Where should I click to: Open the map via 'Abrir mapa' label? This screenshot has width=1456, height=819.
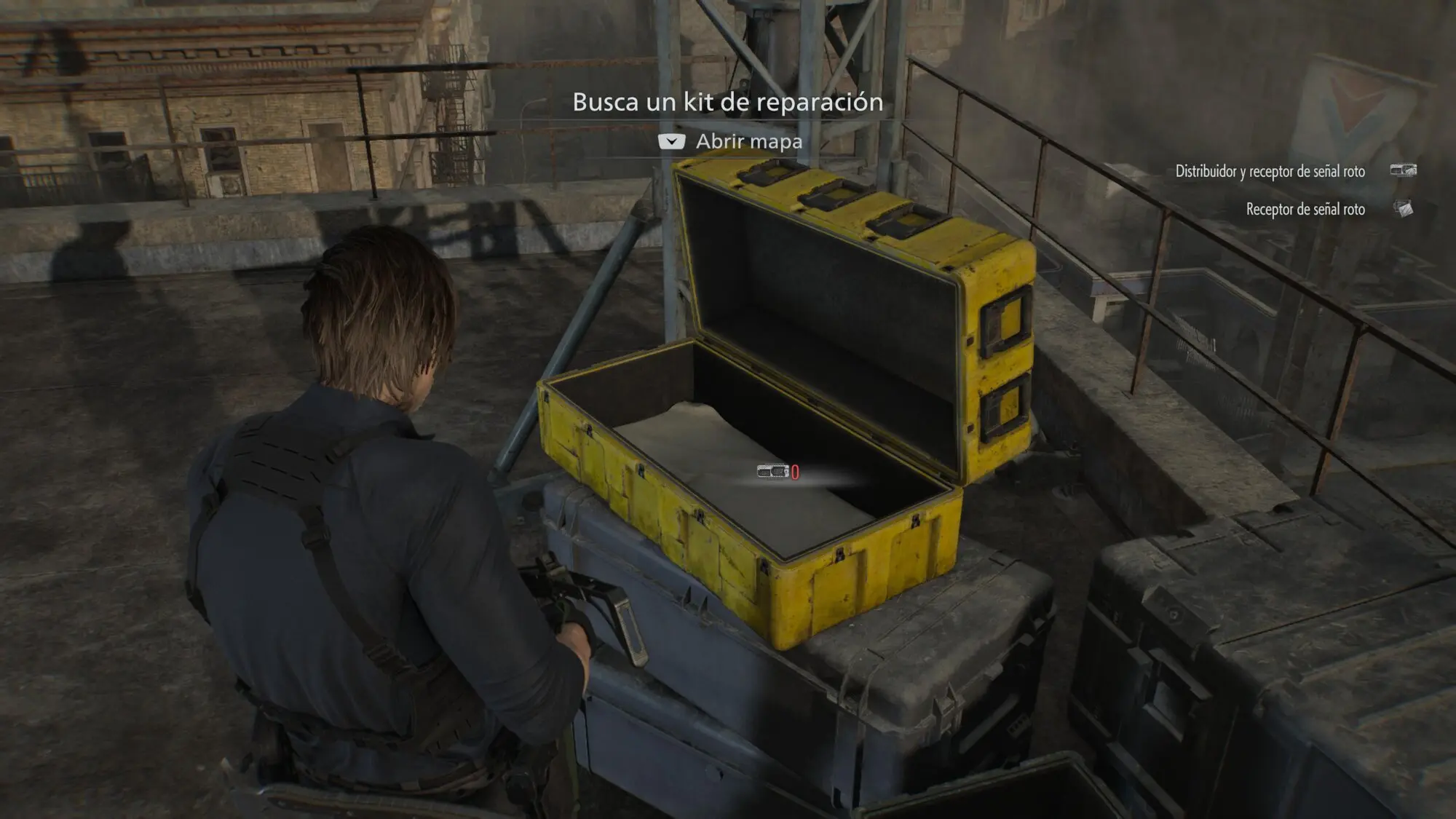click(748, 141)
